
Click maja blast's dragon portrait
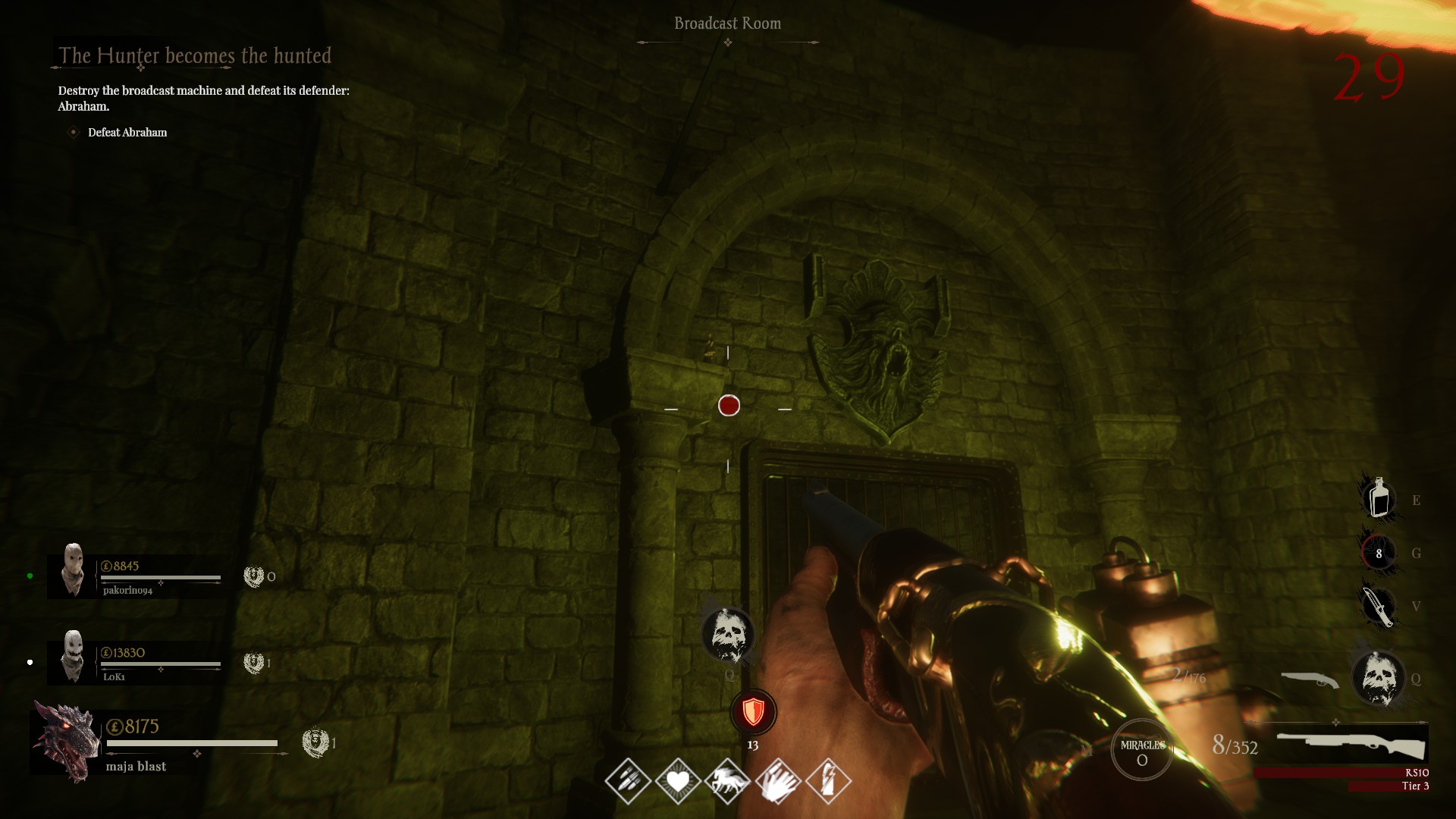67,741
